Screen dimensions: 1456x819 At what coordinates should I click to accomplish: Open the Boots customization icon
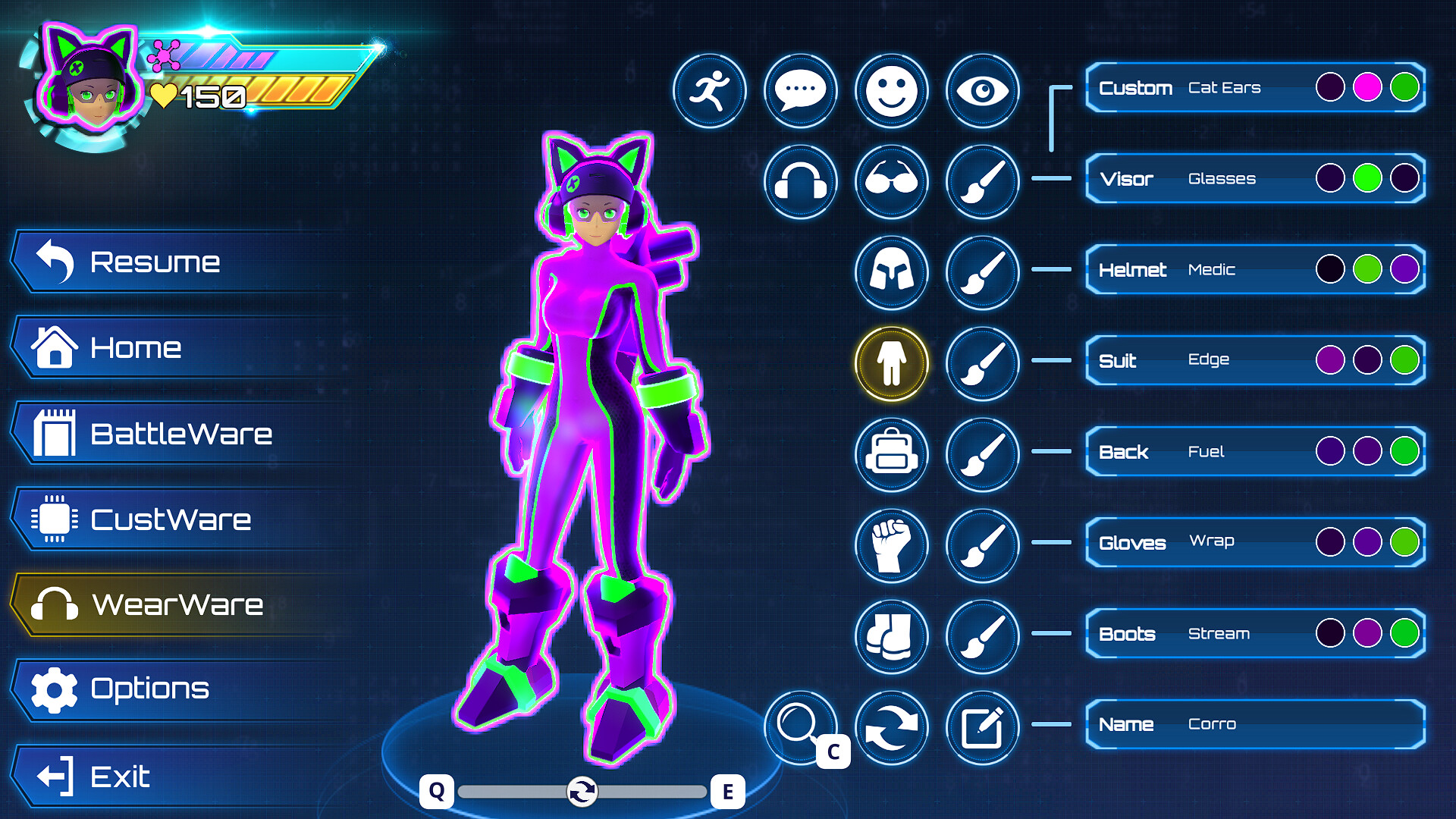891,637
